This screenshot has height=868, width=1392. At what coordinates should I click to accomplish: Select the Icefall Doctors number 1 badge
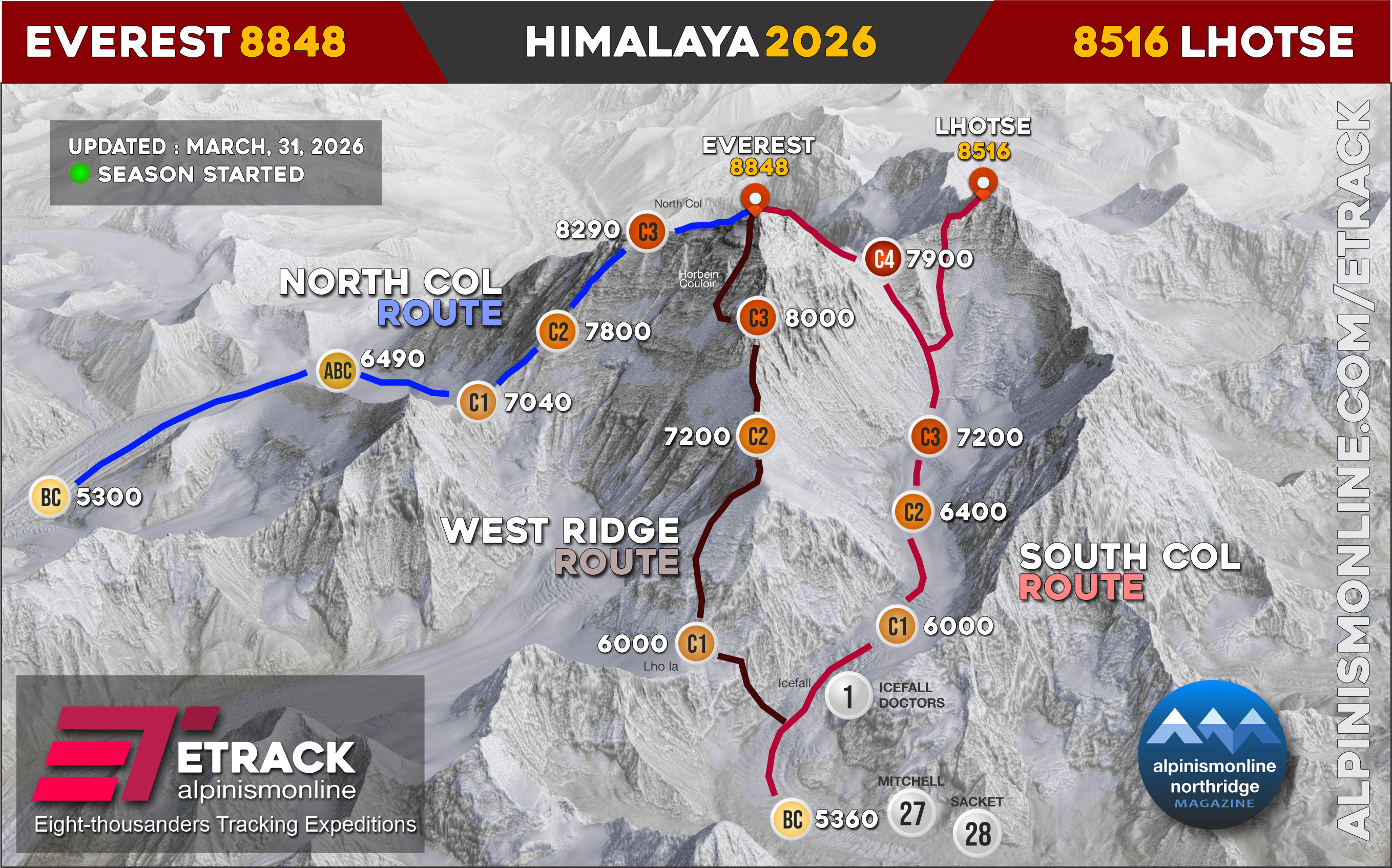click(848, 696)
